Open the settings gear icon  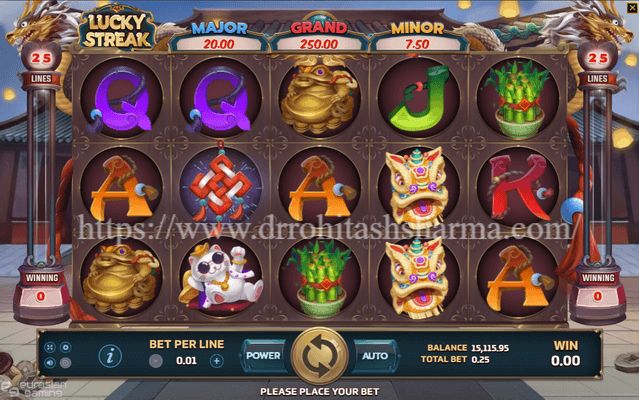(x=65, y=347)
